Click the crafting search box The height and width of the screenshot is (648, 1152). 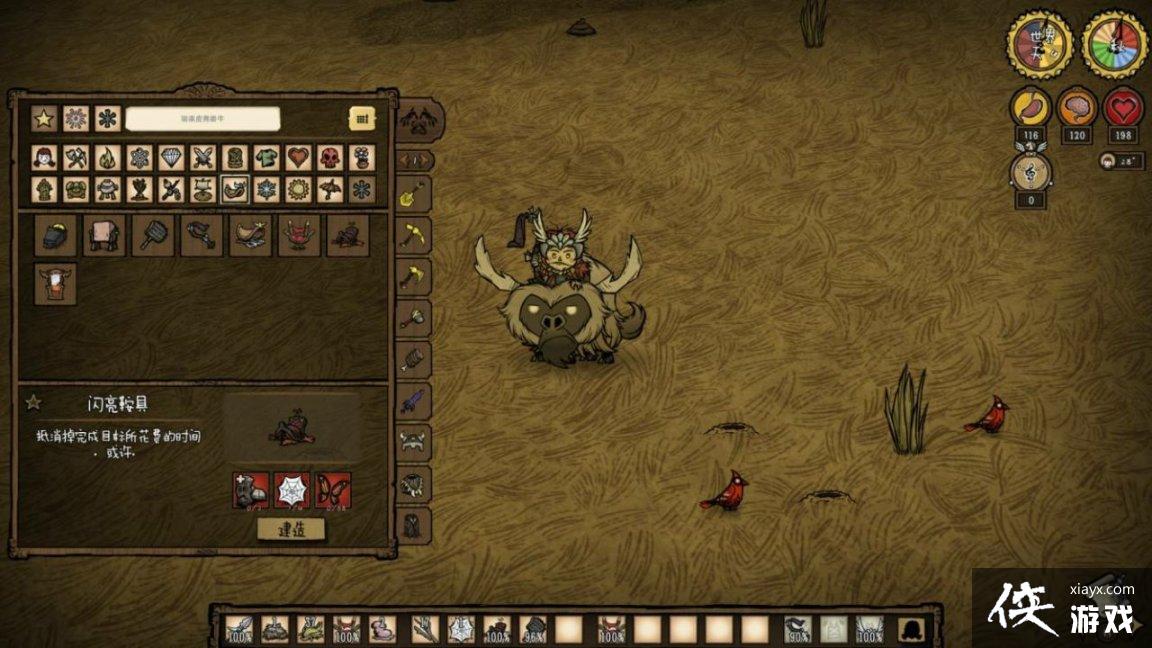tap(202, 118)
